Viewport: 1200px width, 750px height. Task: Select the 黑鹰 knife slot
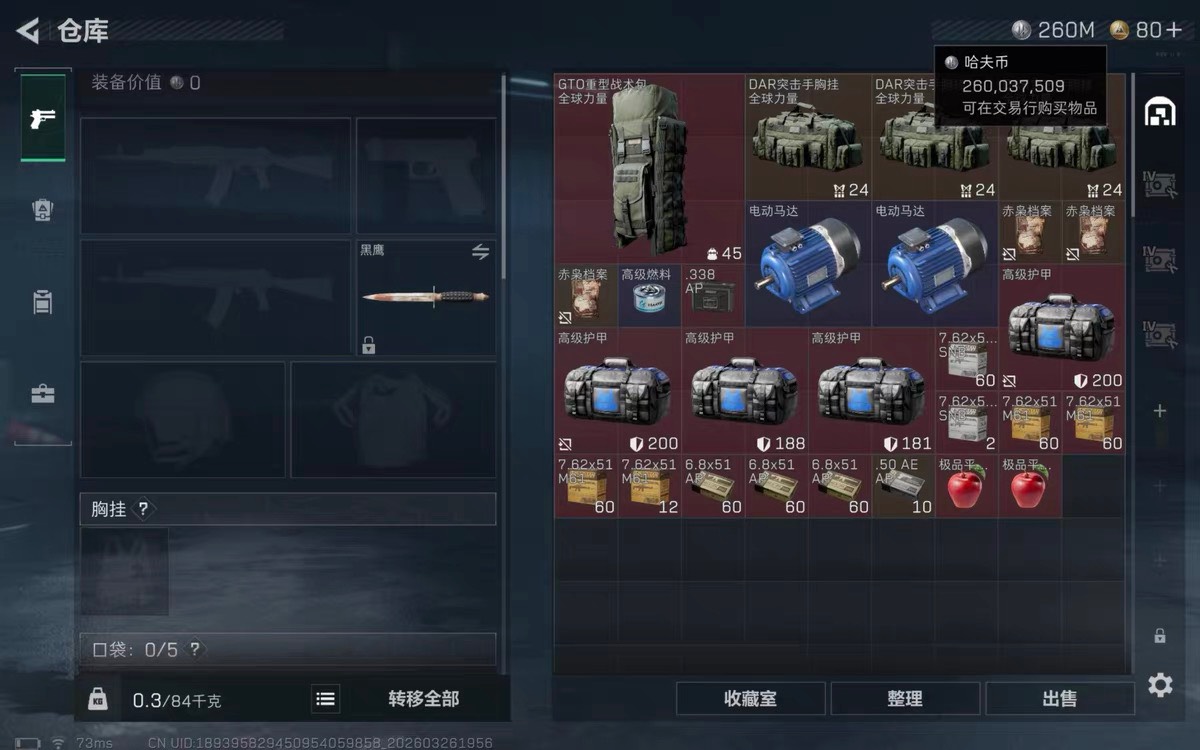426,297
